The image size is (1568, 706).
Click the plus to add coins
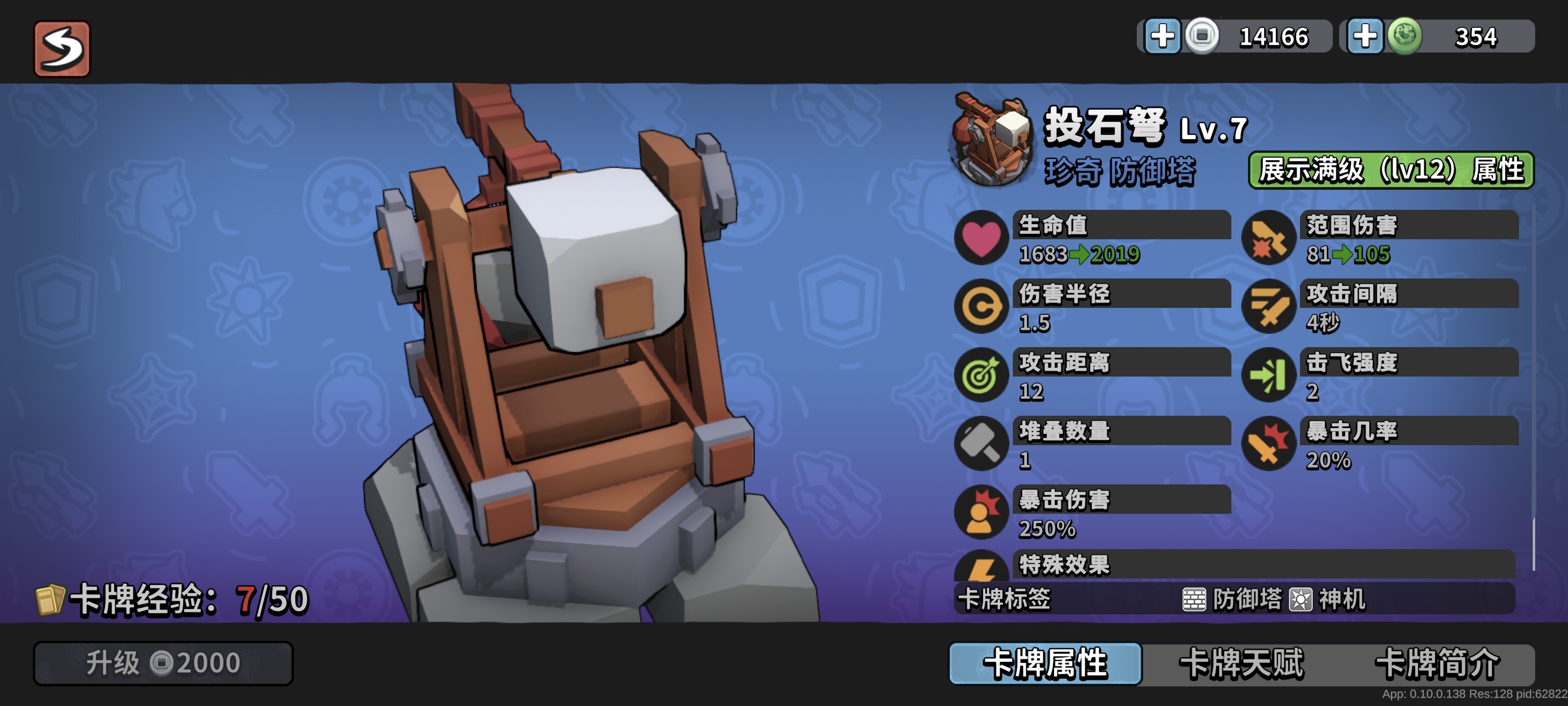(x=1164, y=36)
